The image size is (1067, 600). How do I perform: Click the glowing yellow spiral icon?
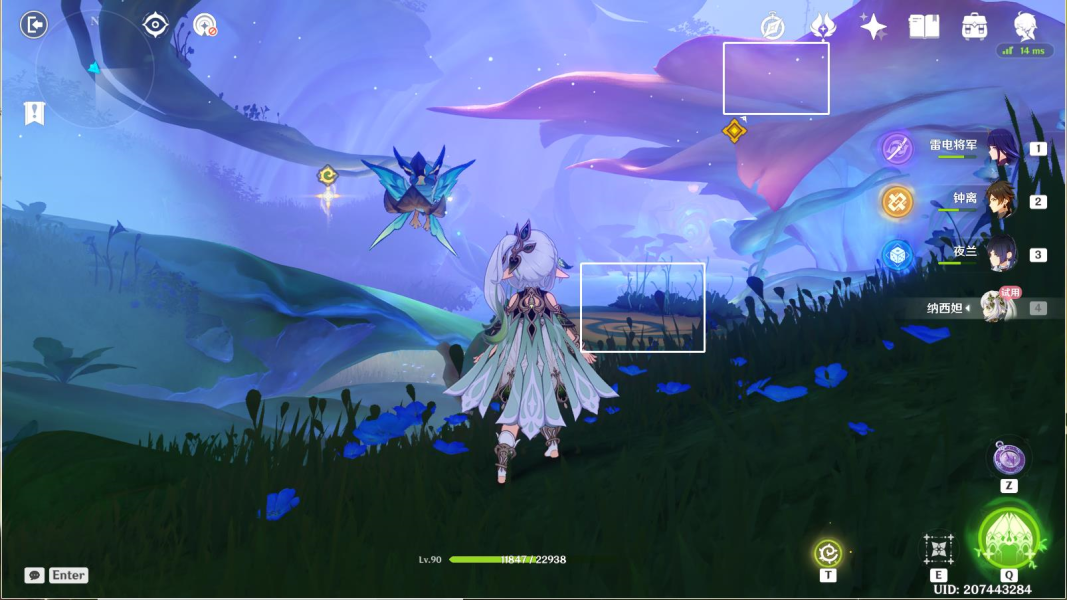point(827,552)
